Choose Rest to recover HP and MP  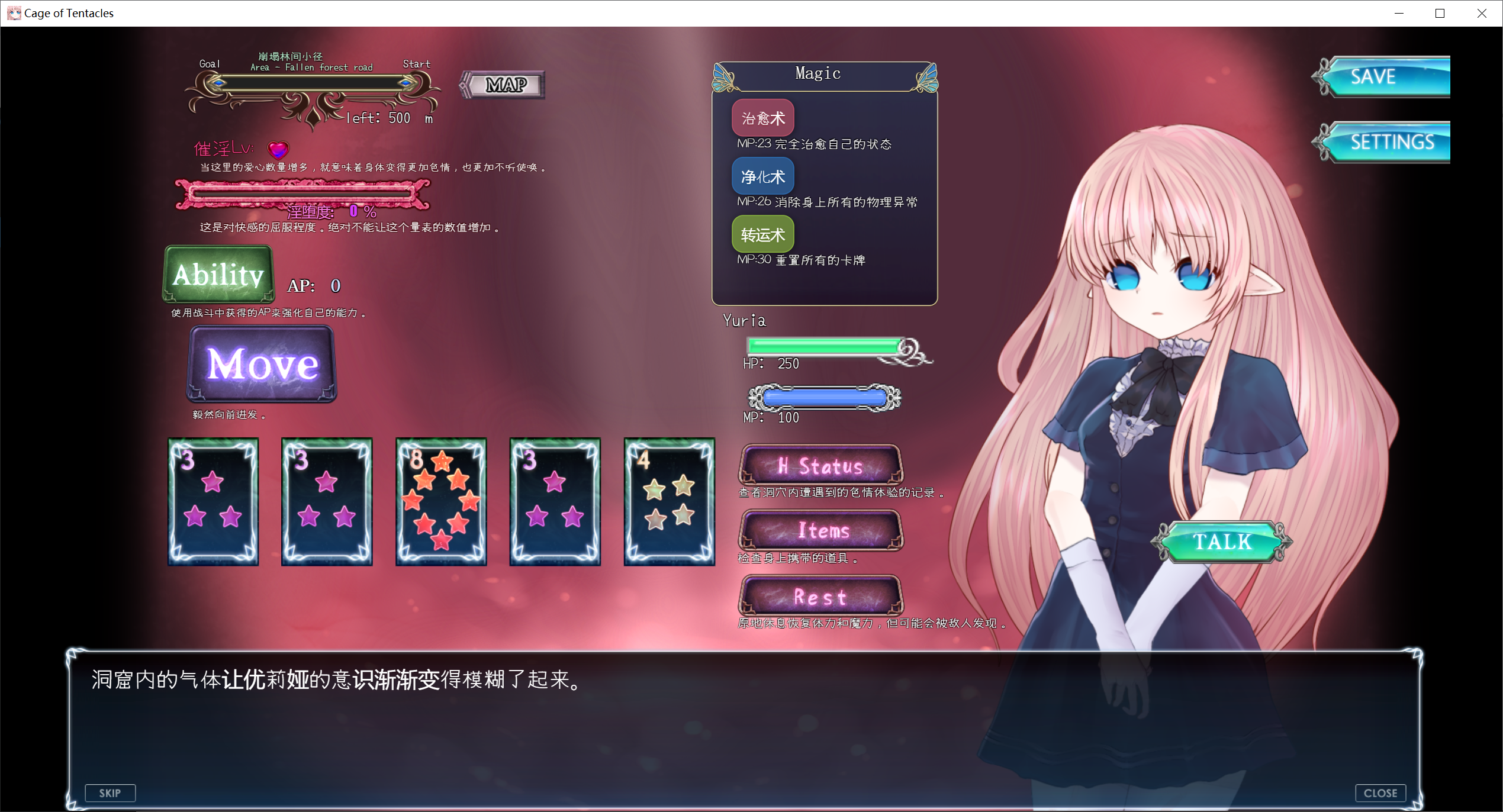point(820,597)
